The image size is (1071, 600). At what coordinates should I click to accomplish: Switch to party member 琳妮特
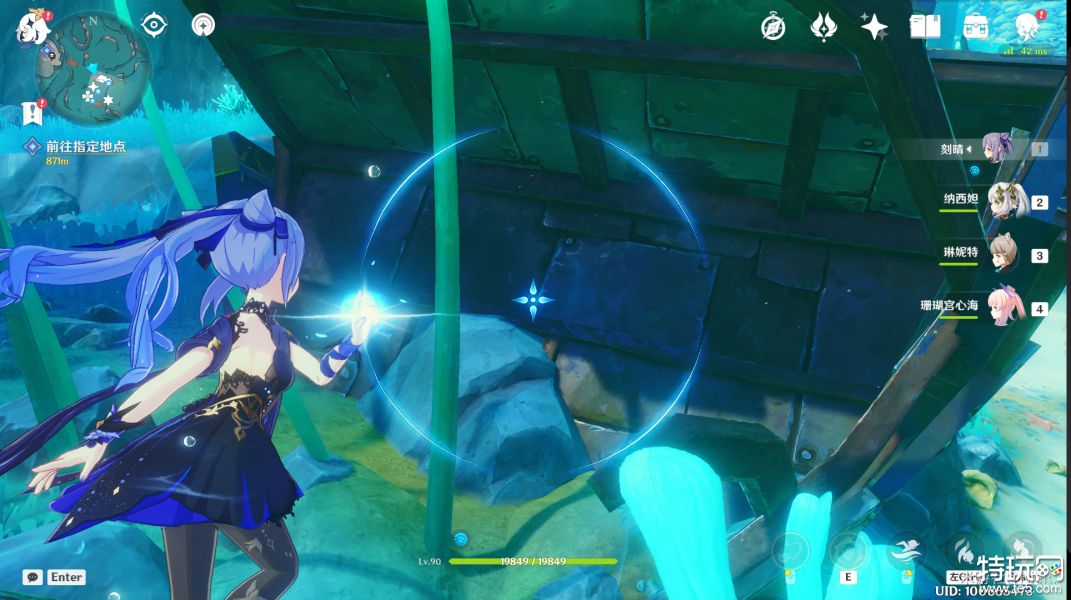coord(1003,254)
